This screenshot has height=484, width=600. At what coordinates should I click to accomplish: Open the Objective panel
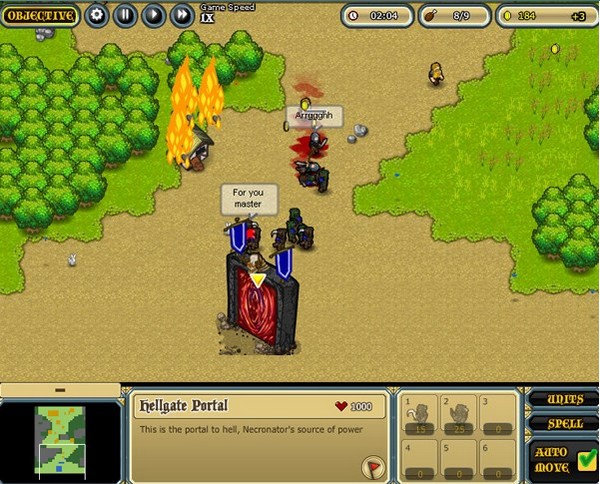point(40,15)
